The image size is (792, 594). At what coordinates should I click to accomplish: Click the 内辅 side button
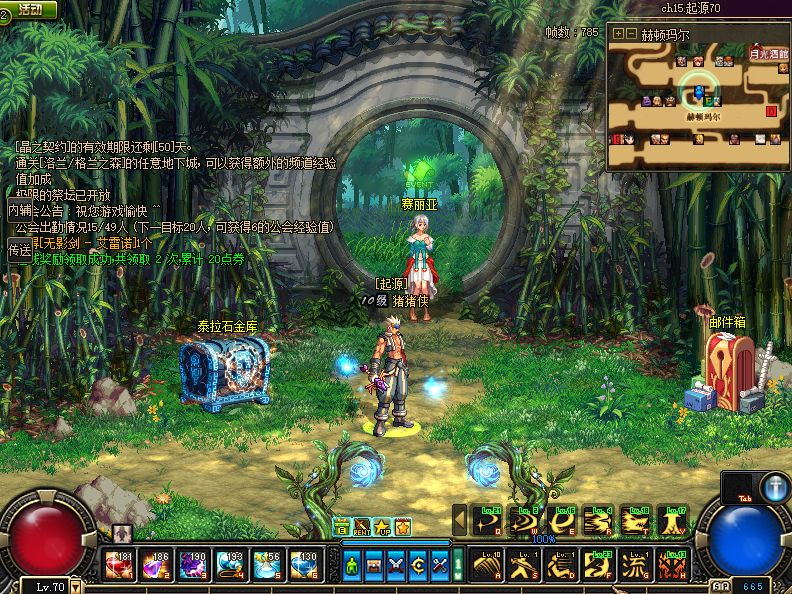[x=19, y=211]
